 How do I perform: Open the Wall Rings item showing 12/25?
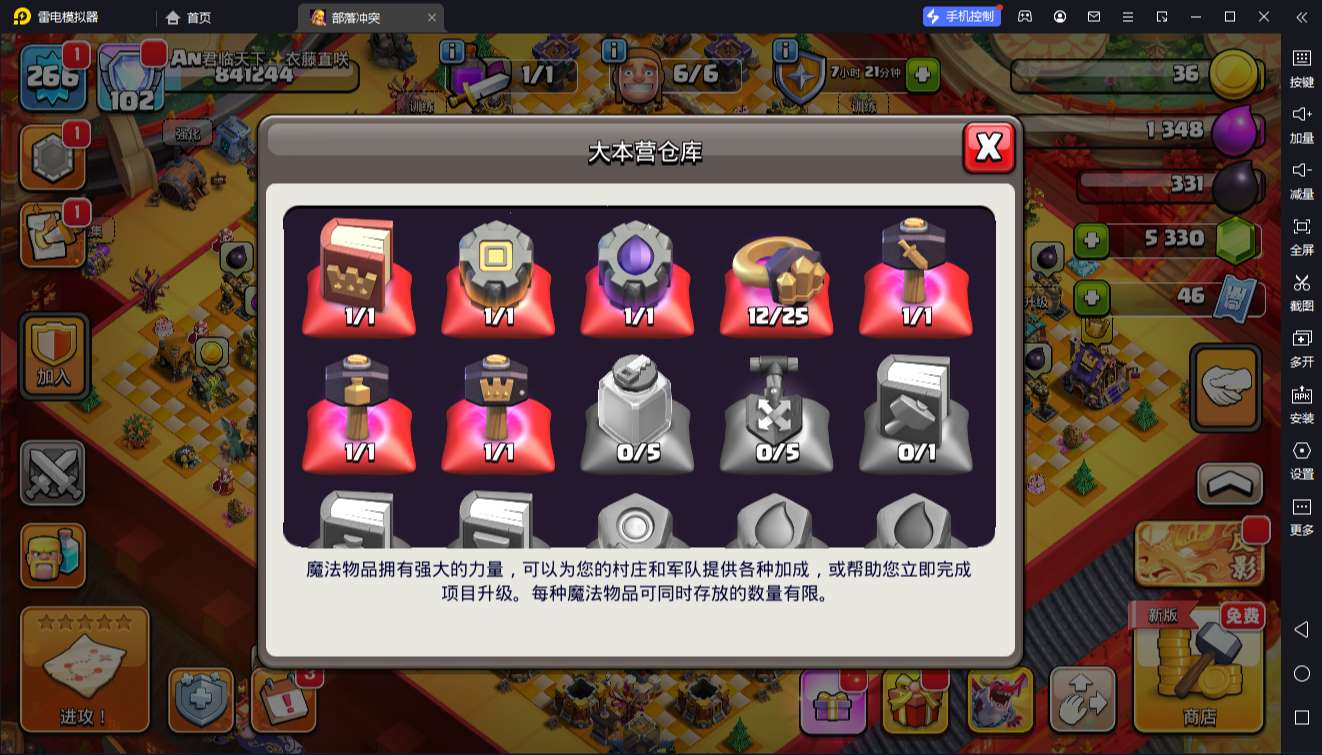[777, 270]
